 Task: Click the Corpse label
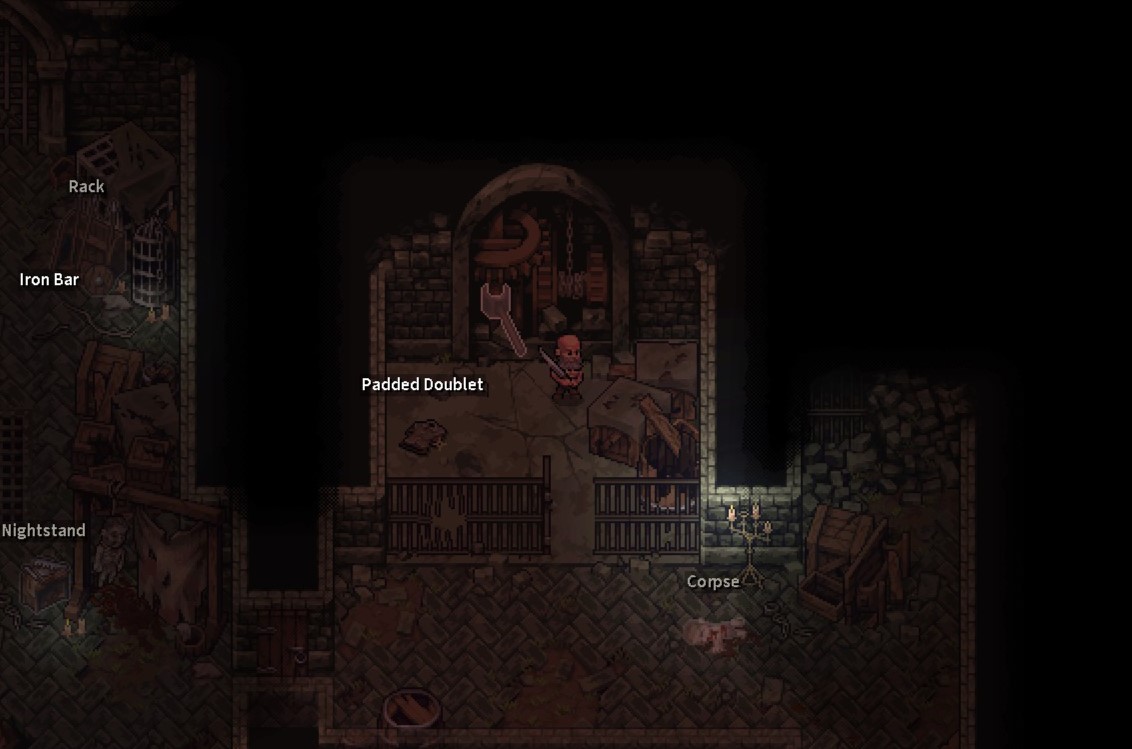coord(713,581)
